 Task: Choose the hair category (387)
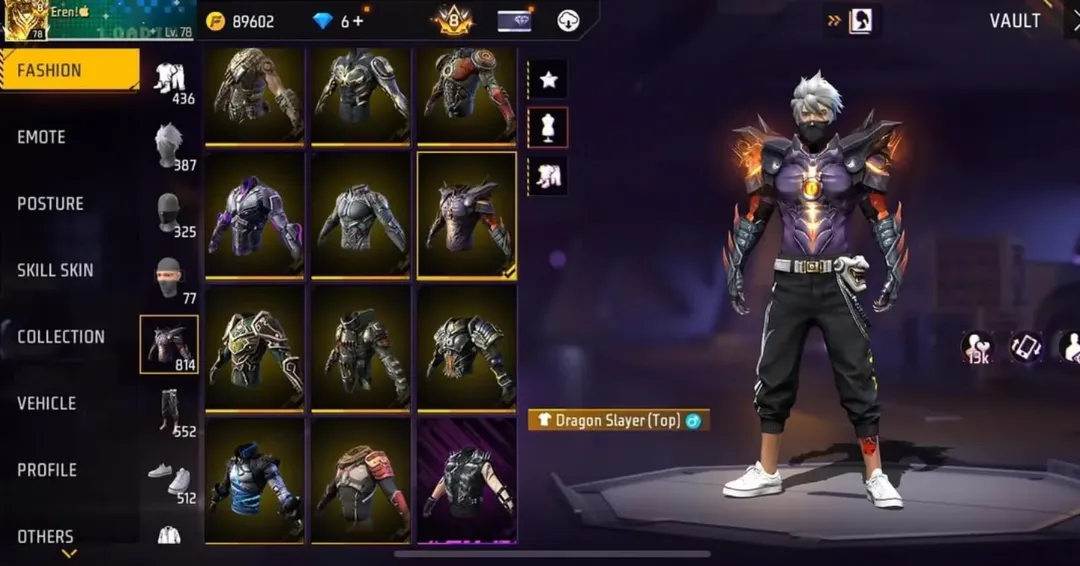(169, 146)
